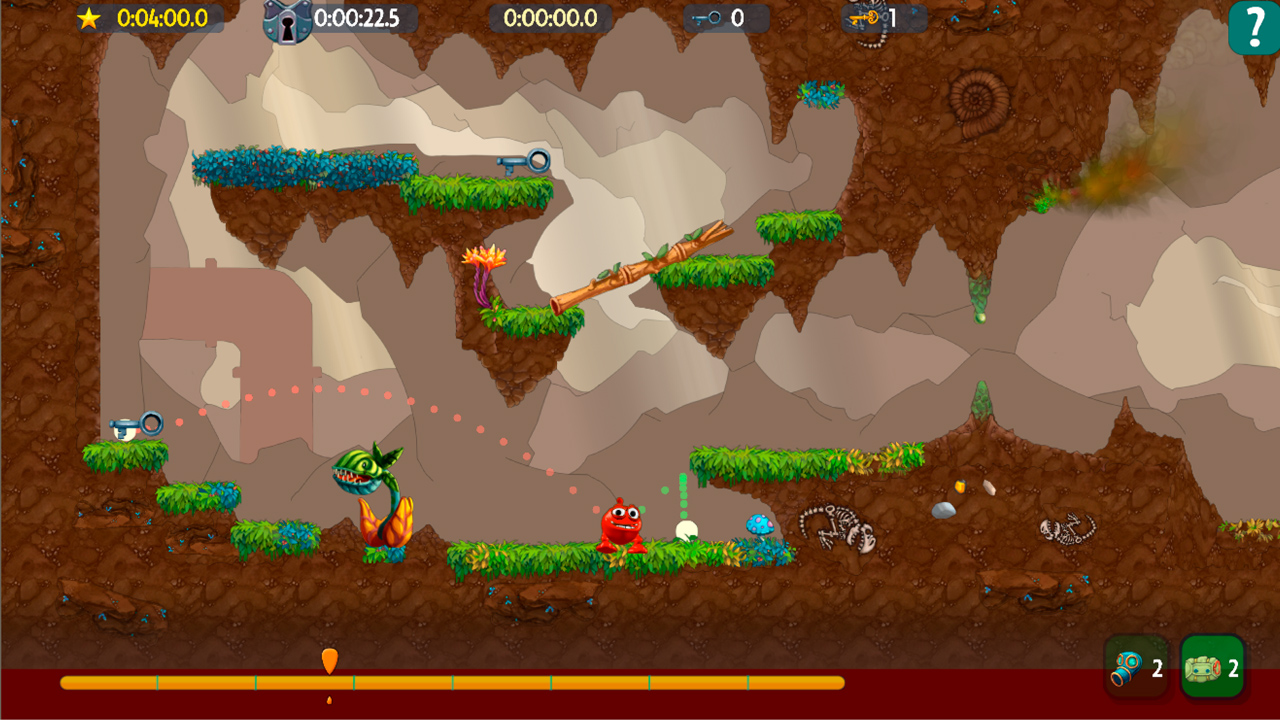Screen dimensions: 1280x720
Task: Click the red blob character
Action: (x=621, y=527)
